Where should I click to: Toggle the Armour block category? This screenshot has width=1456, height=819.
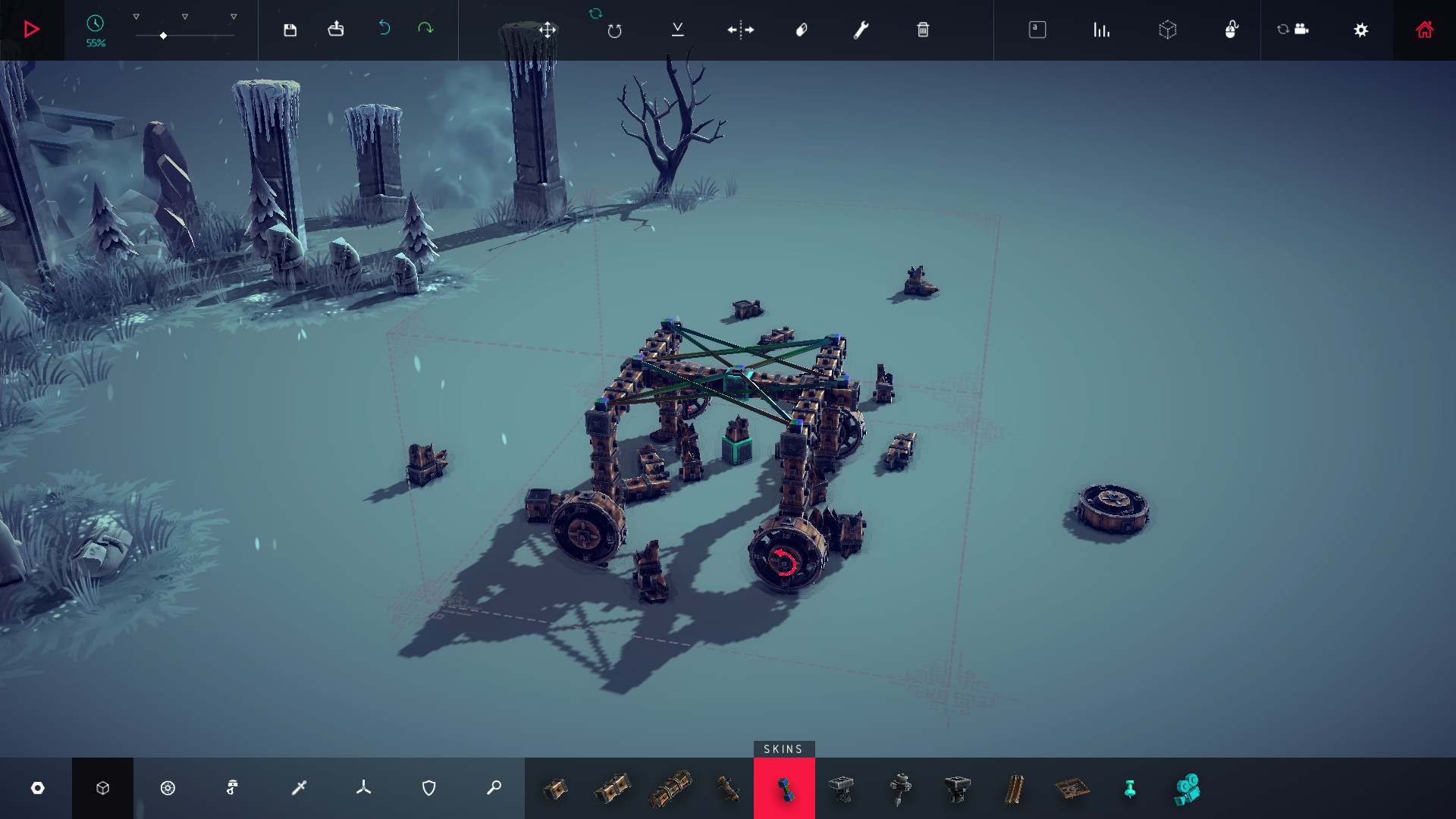[428, 788]
